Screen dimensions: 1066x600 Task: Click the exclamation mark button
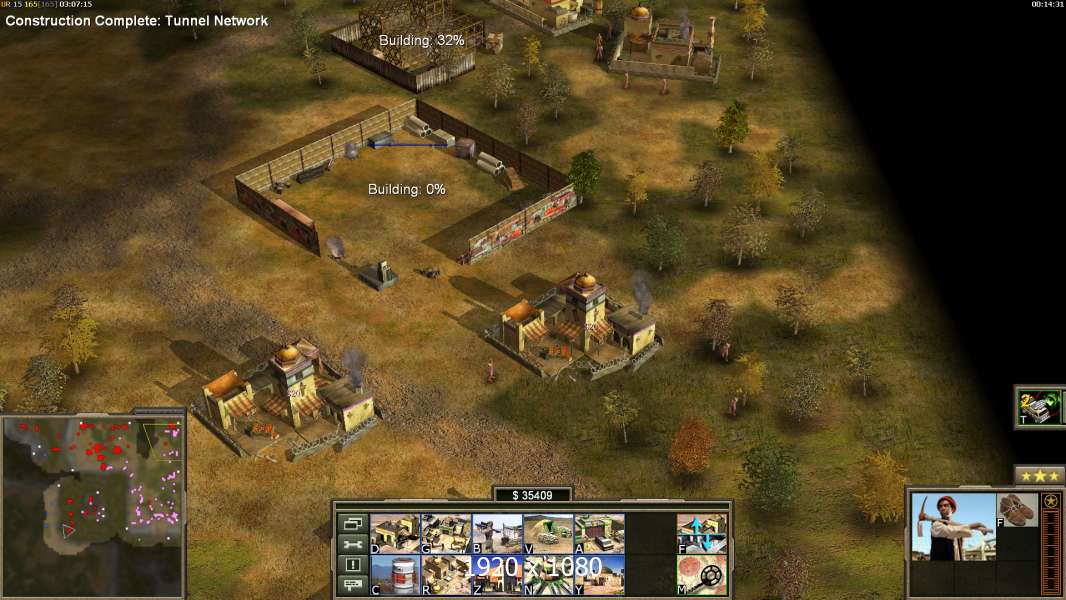coord(352,565)
